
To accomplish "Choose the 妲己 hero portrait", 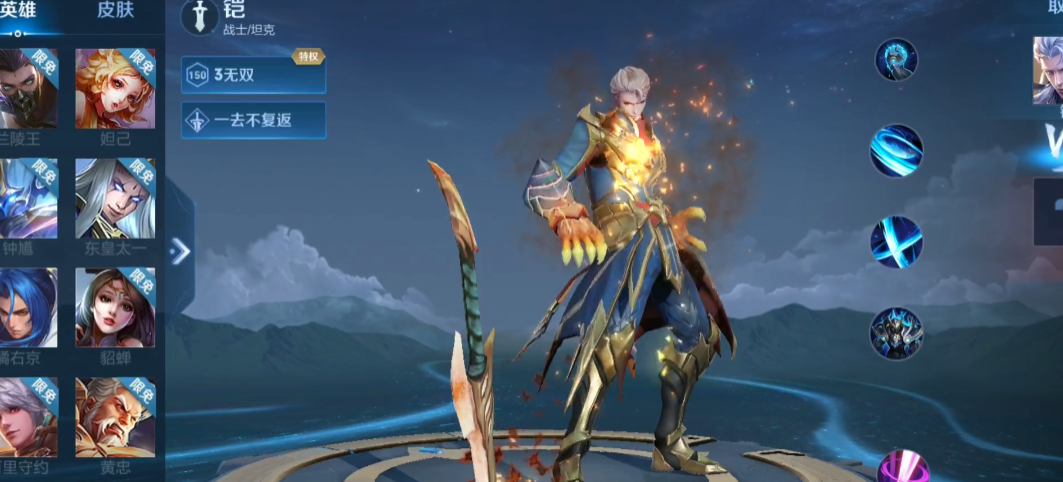I will coord(115,88).
